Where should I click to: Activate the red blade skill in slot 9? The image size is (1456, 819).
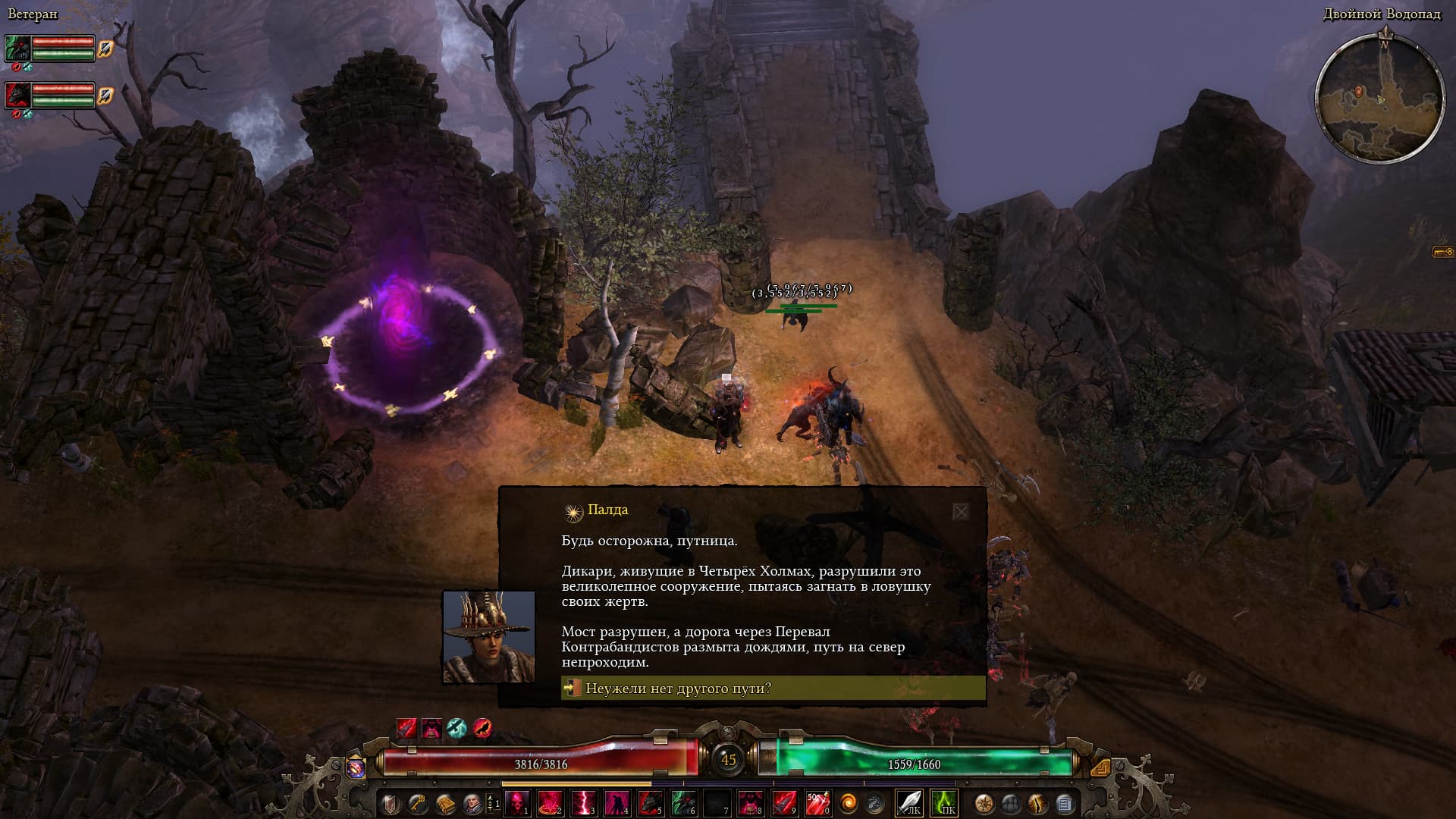click(x=783, y=802)
